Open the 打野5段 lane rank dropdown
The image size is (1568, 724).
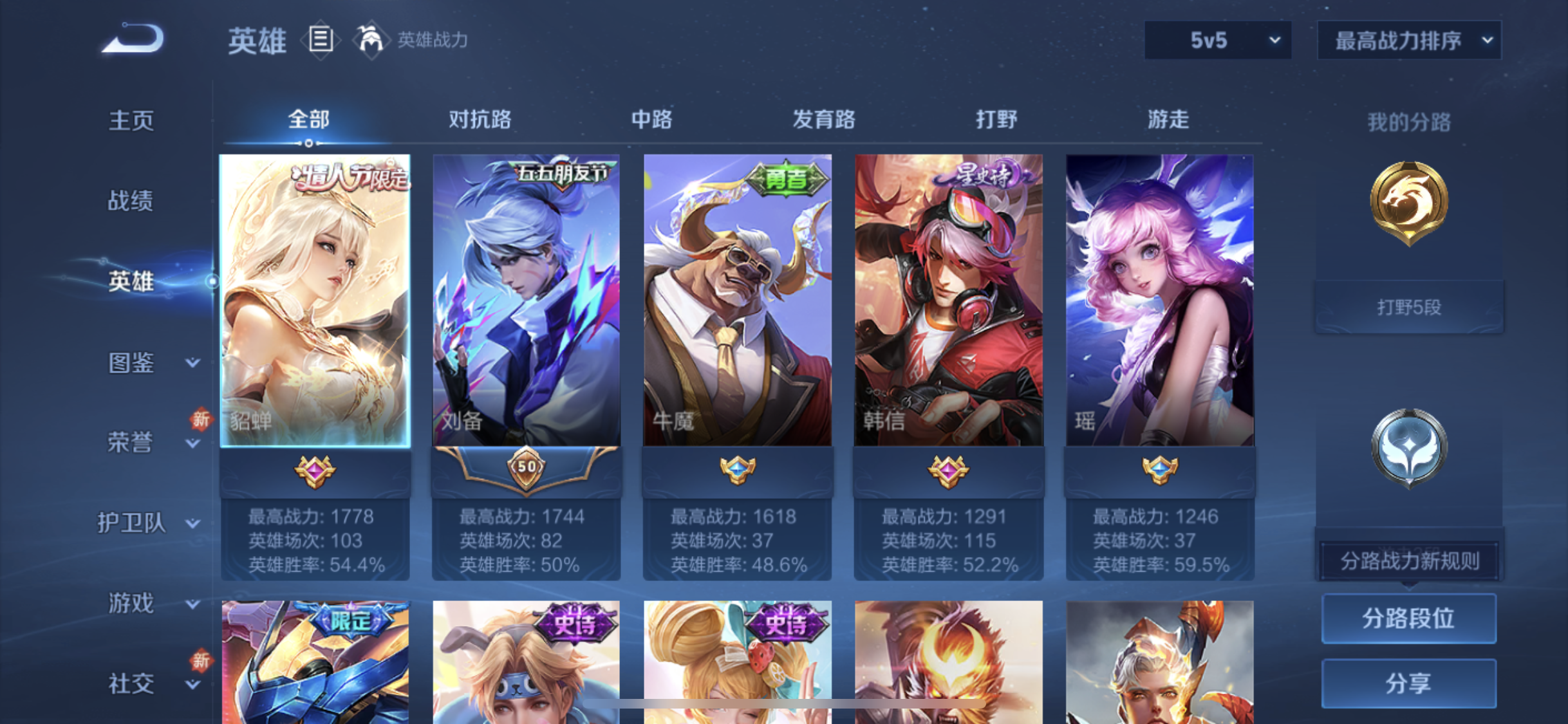(x=1408, y=307)
